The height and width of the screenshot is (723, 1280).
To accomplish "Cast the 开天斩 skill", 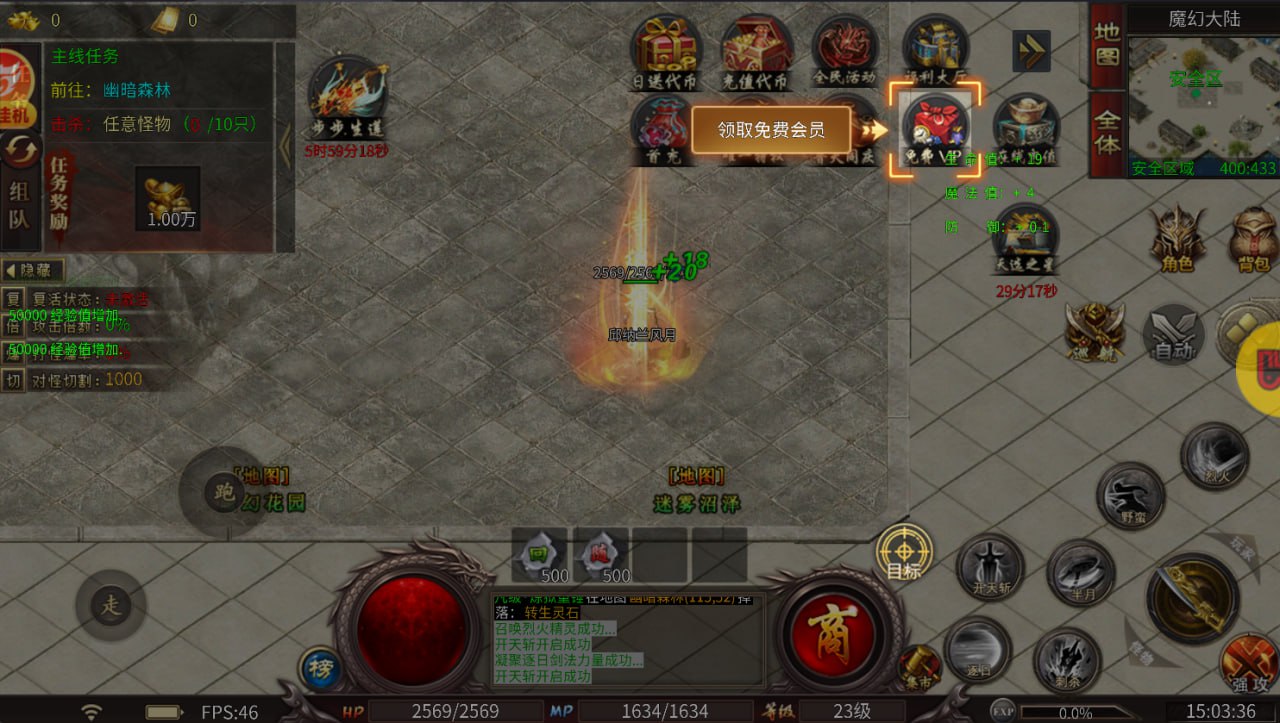I will [x=990, y=567].
